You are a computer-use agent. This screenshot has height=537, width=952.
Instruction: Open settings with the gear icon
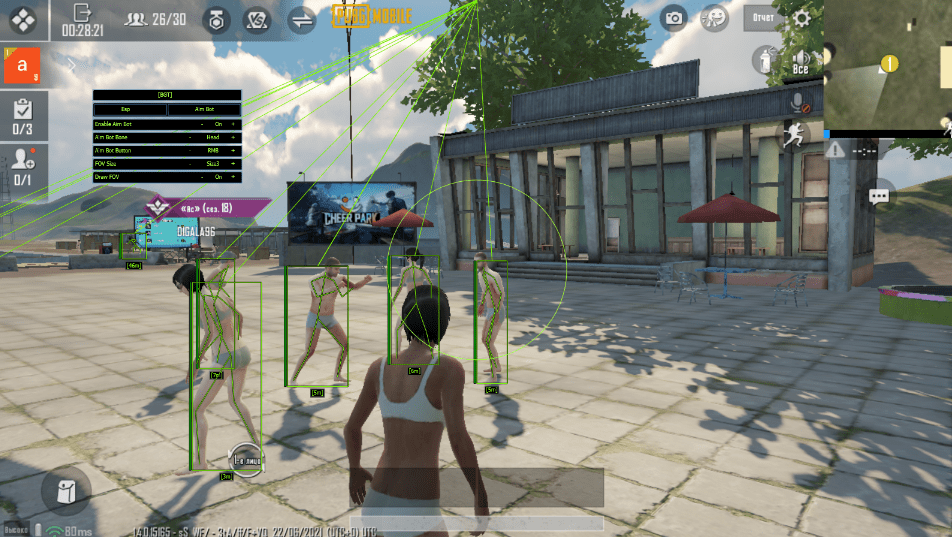802,18
